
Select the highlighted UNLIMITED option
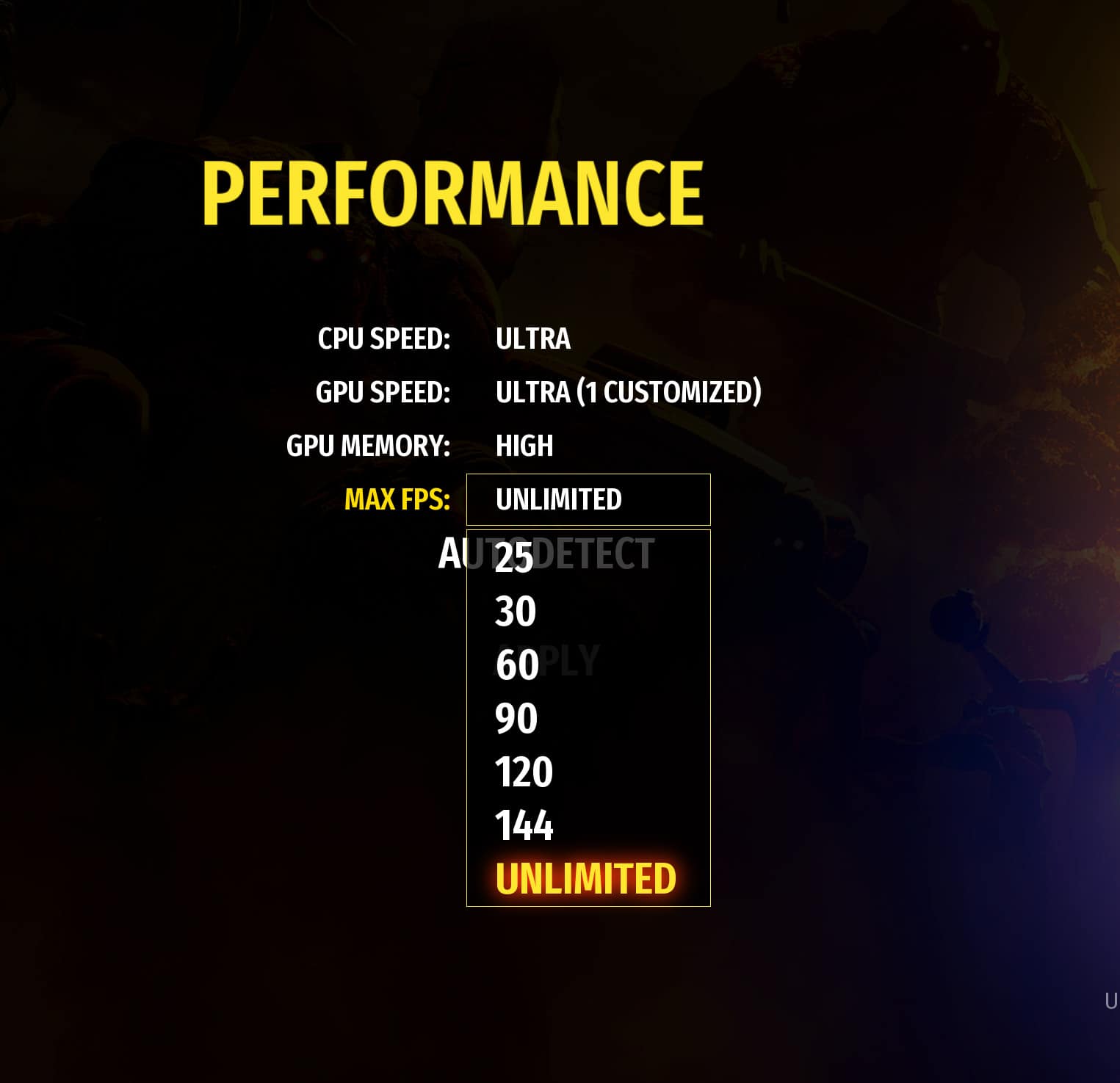click(586, 877)
